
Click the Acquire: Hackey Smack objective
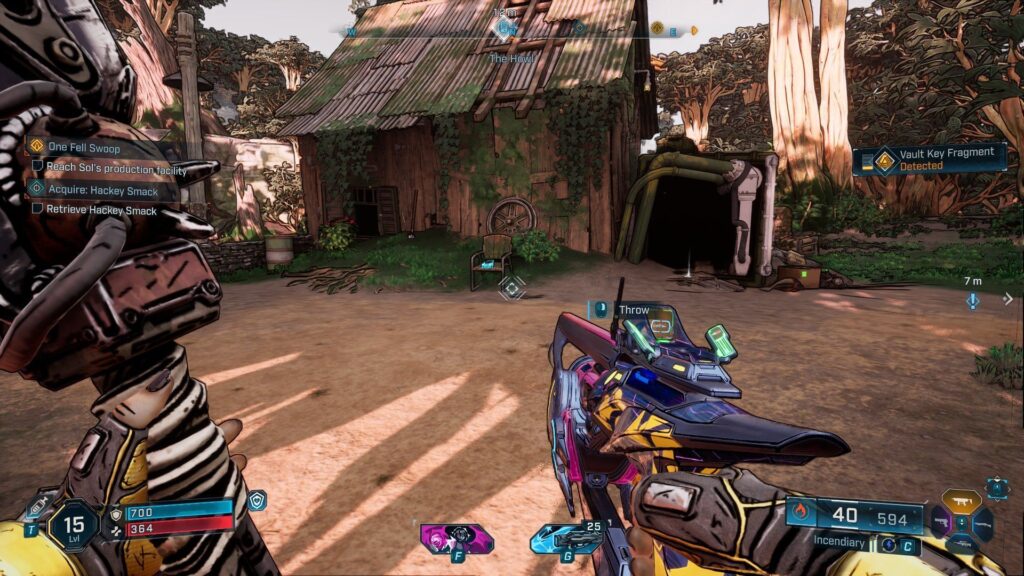pos(103,188)
